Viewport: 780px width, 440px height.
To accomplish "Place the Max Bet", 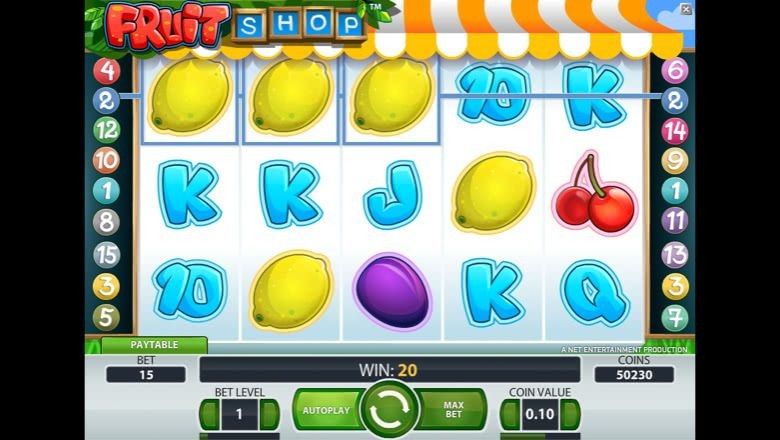I will click(x=453, y=411).
